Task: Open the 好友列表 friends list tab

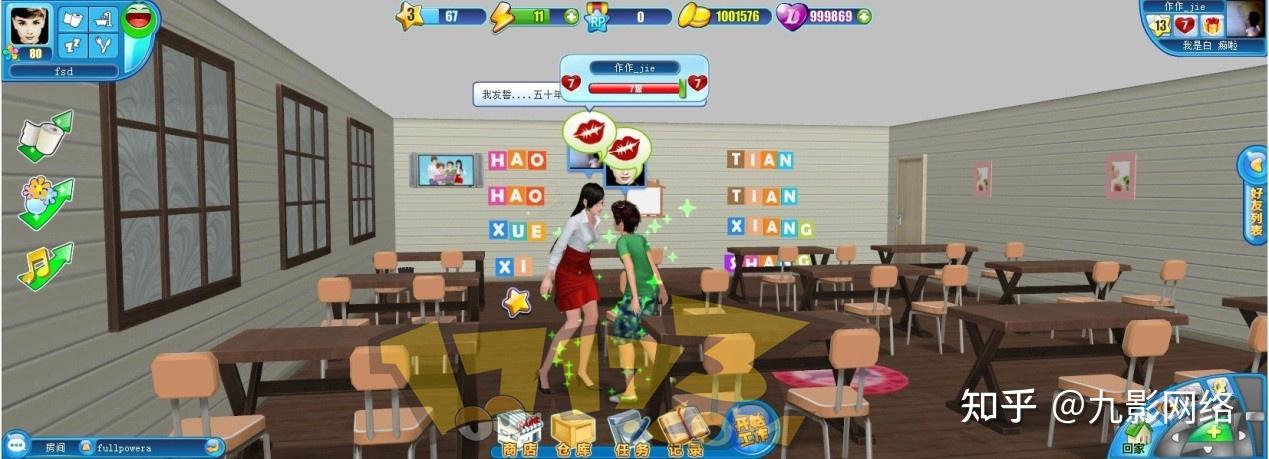Action: (x=1255, y=196)
